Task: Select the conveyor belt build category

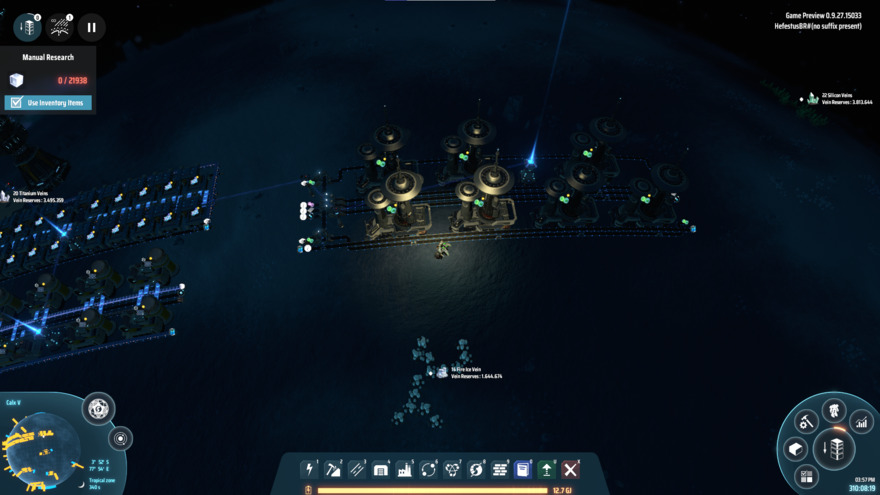Action: pyautogui.click(x=357, y=469)
